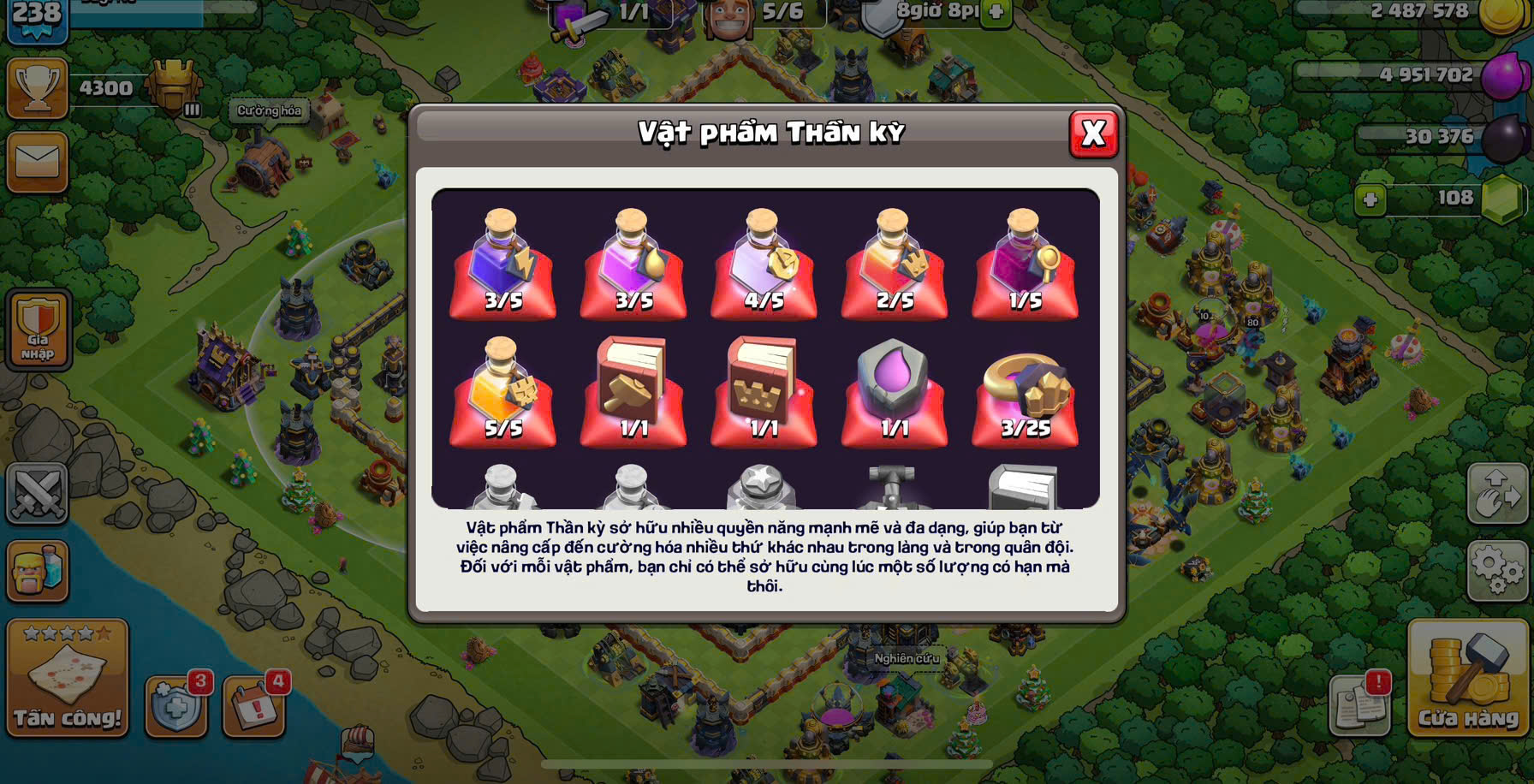Open the crossed swords battle log
This screenshot has height=784, width=1534.
(x=38, y=493)
